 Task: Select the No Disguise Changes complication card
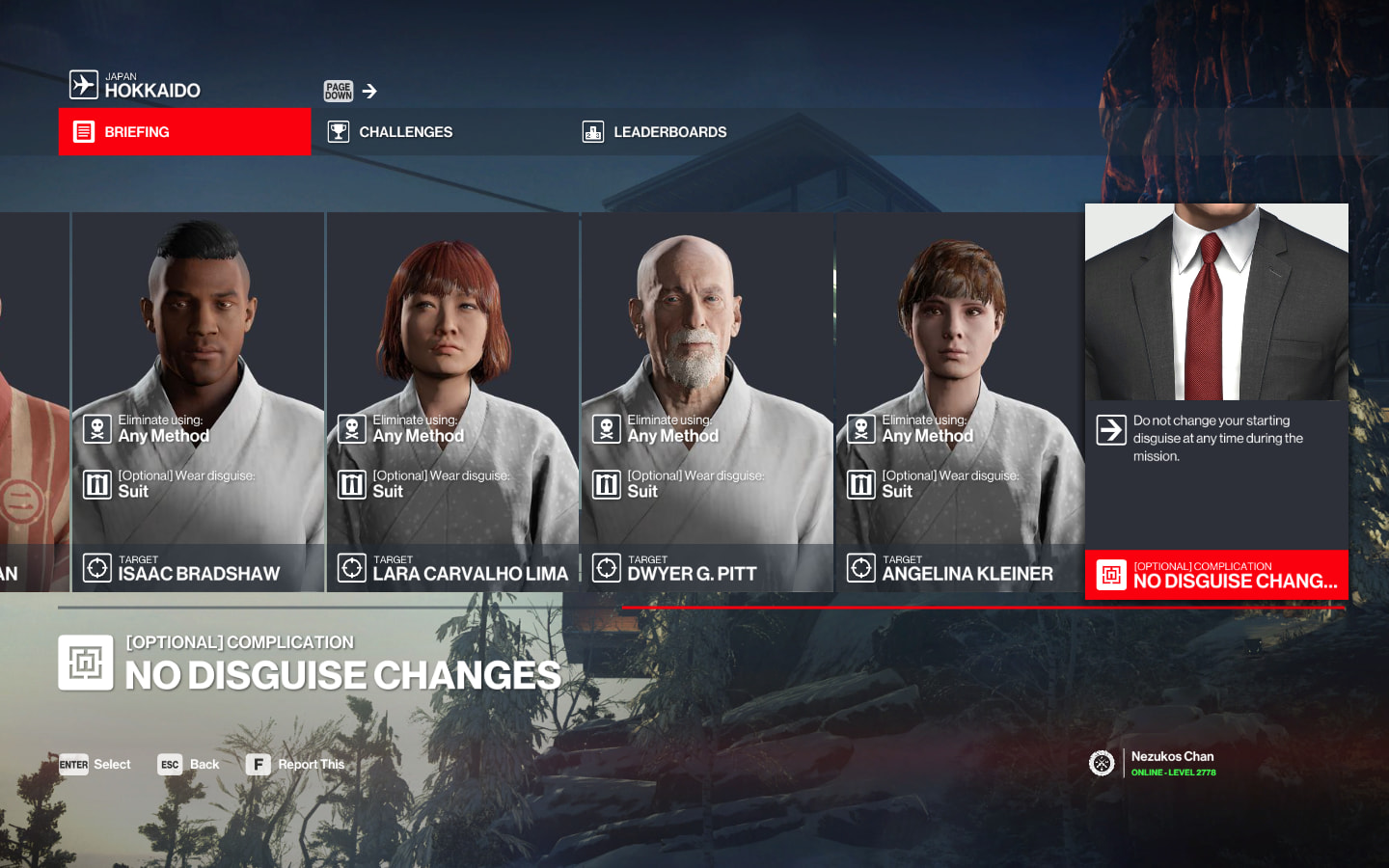(x=1216, y=401)
